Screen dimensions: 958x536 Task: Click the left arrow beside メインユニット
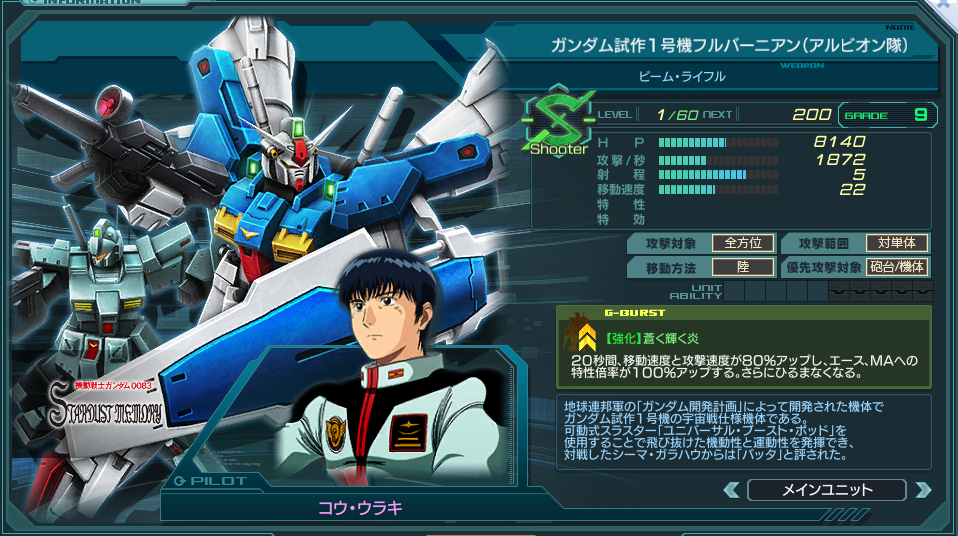732,490
